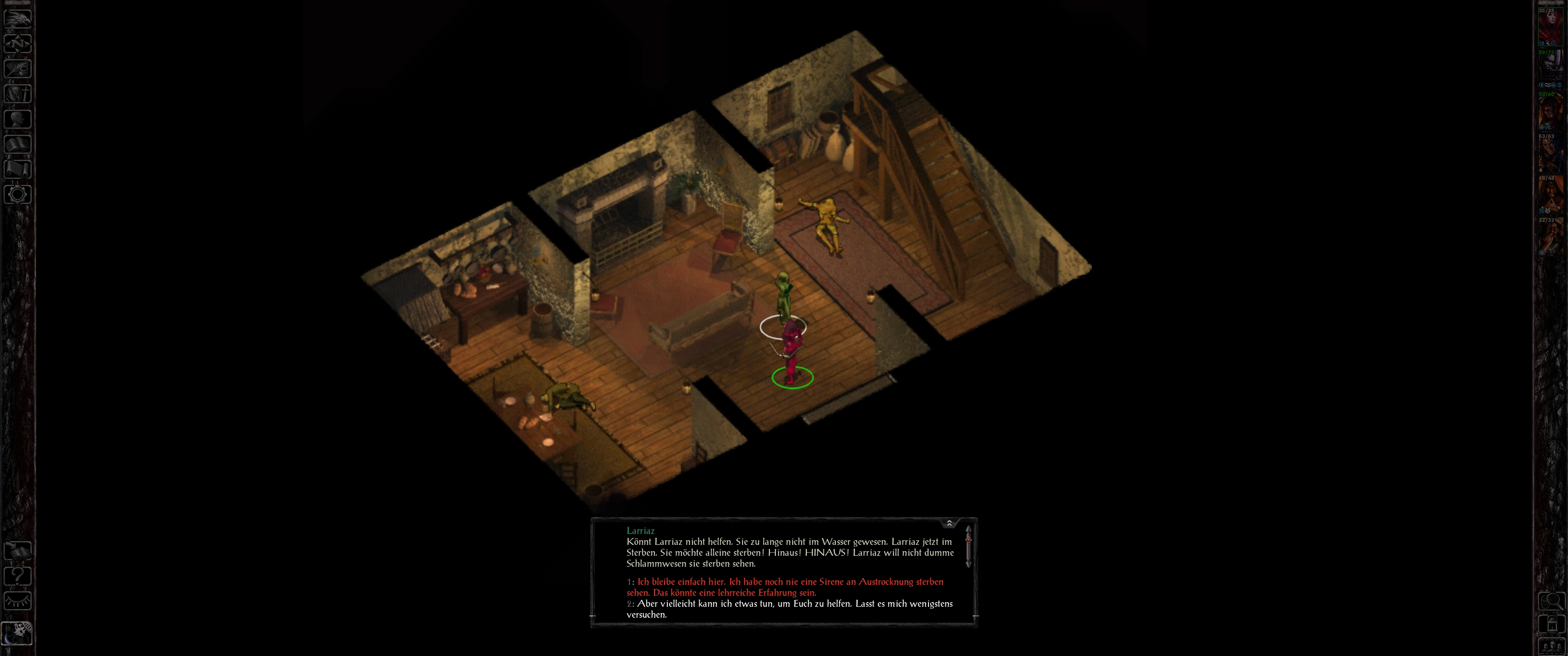Open the character record head button
Viewport: 1568px width, 656px height.
18,118
